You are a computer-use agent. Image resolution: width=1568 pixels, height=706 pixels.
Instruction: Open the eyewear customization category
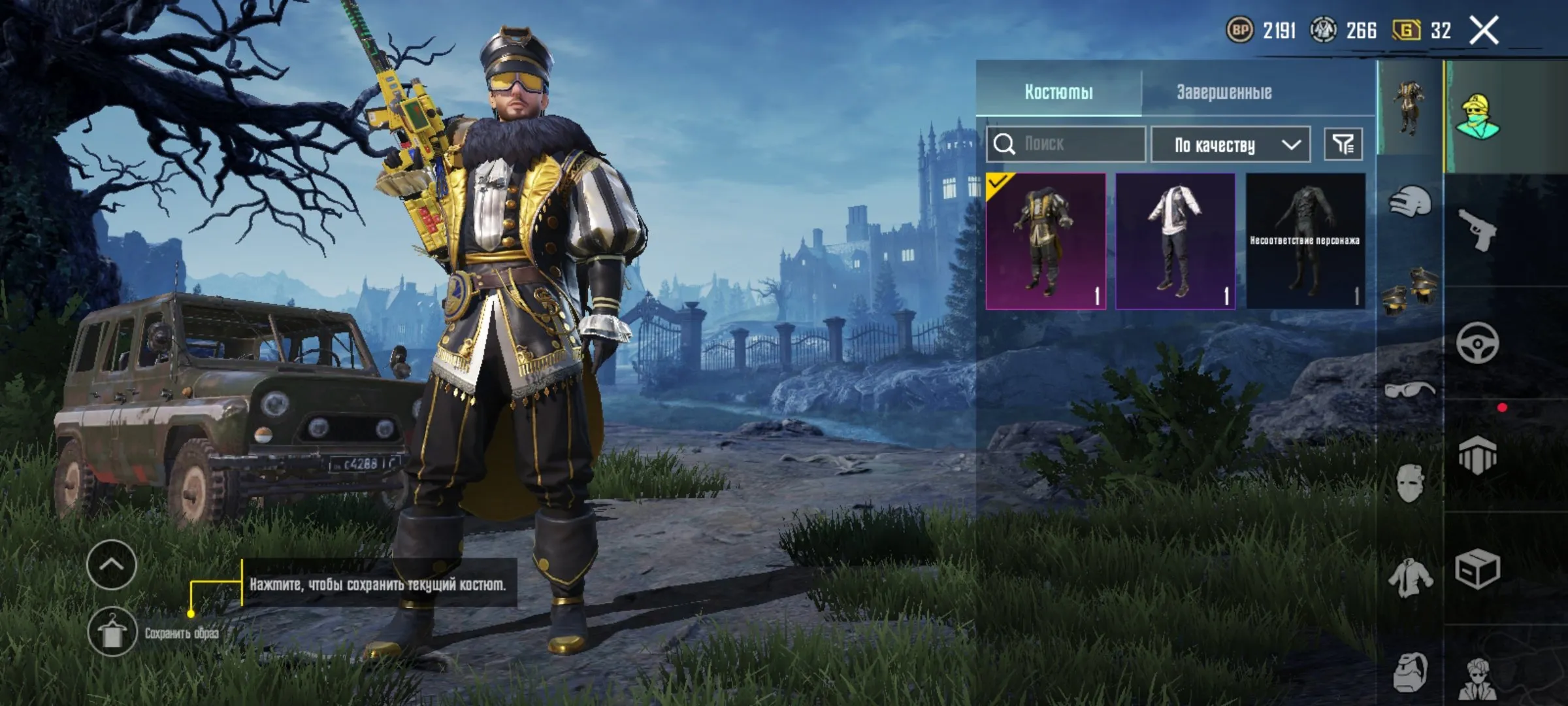[x=1410, y=390]
